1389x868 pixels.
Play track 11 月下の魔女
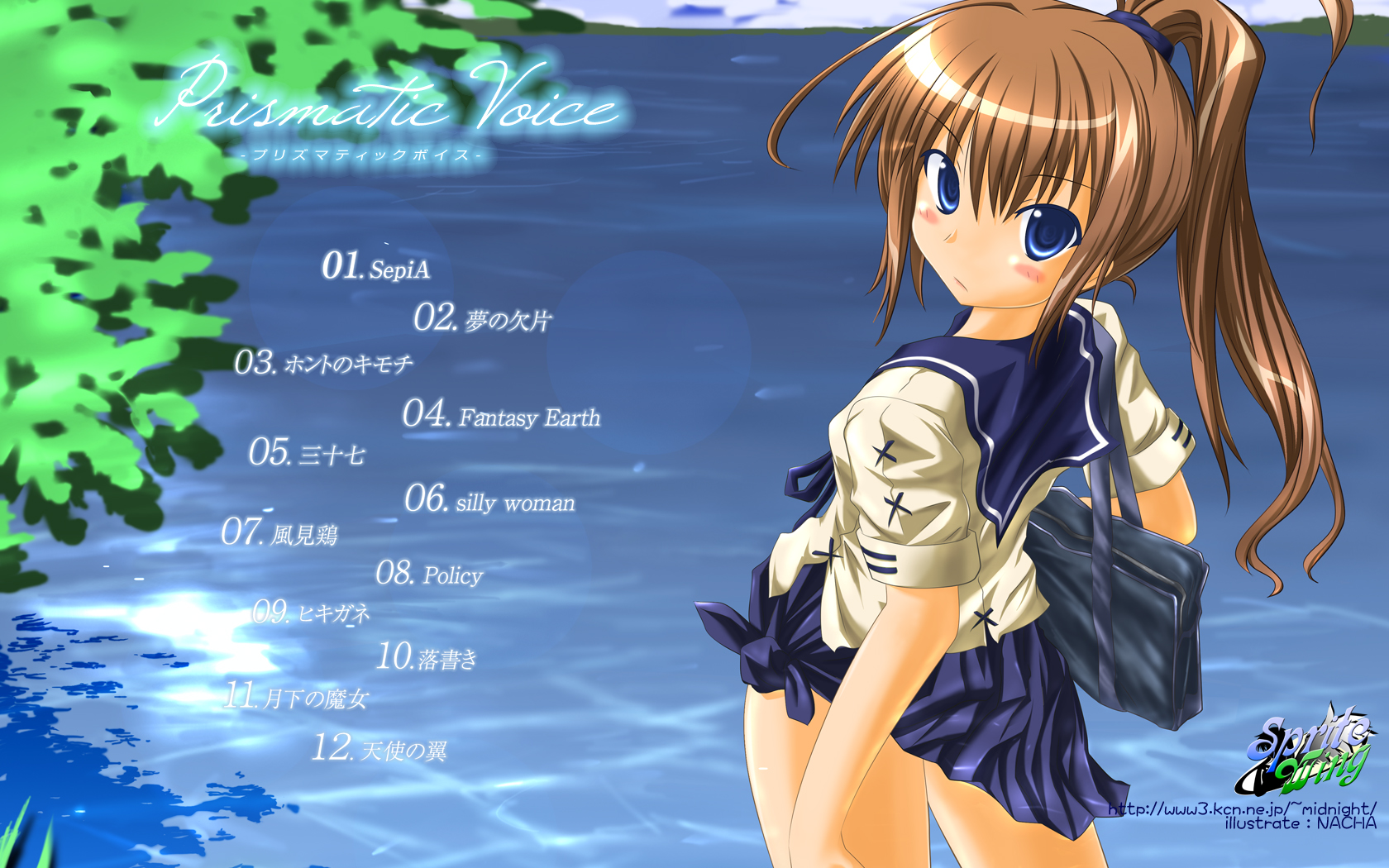coord(296,697)
